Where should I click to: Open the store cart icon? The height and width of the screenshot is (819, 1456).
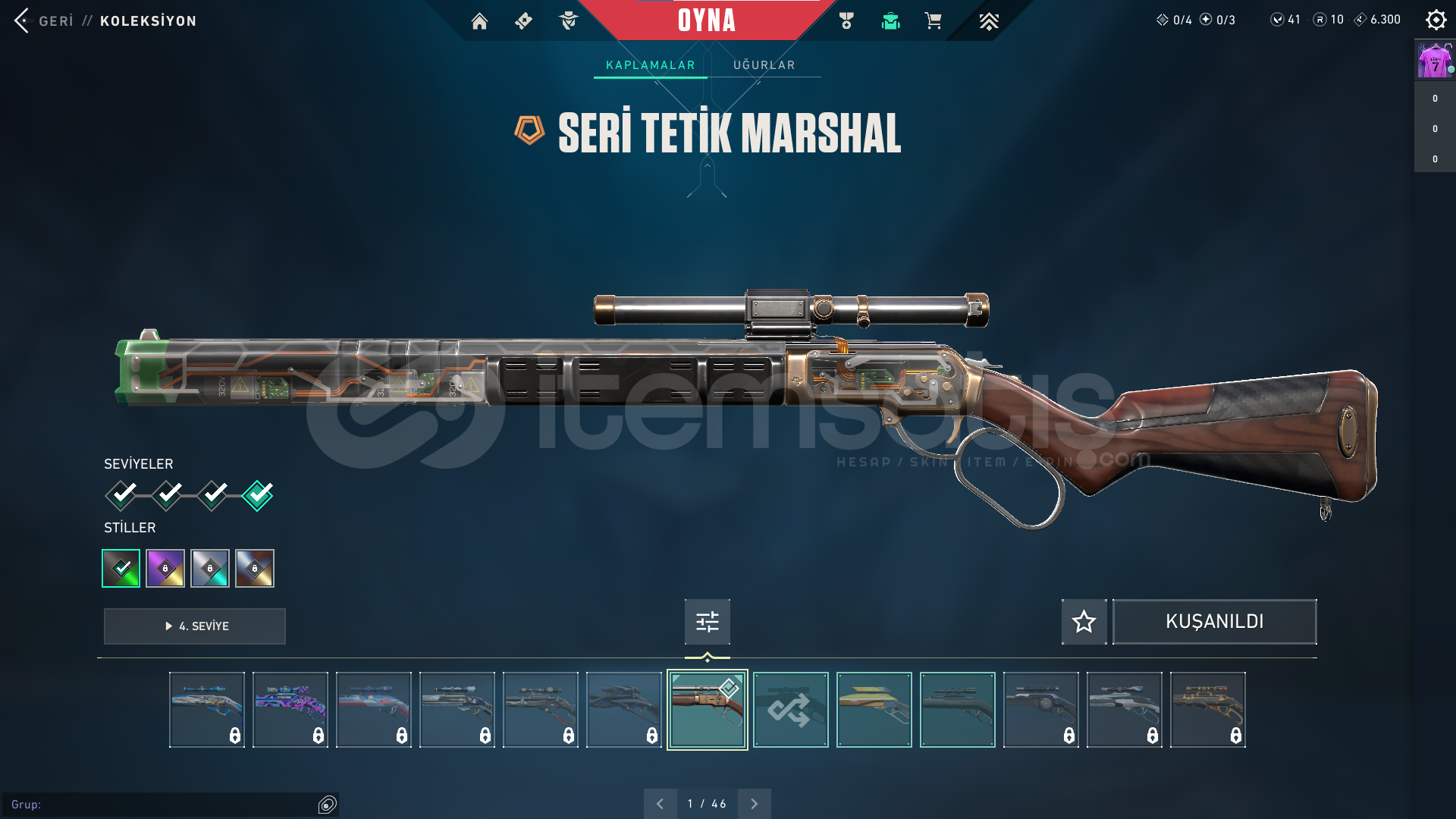pyautogui.click(x=933, y=21)
